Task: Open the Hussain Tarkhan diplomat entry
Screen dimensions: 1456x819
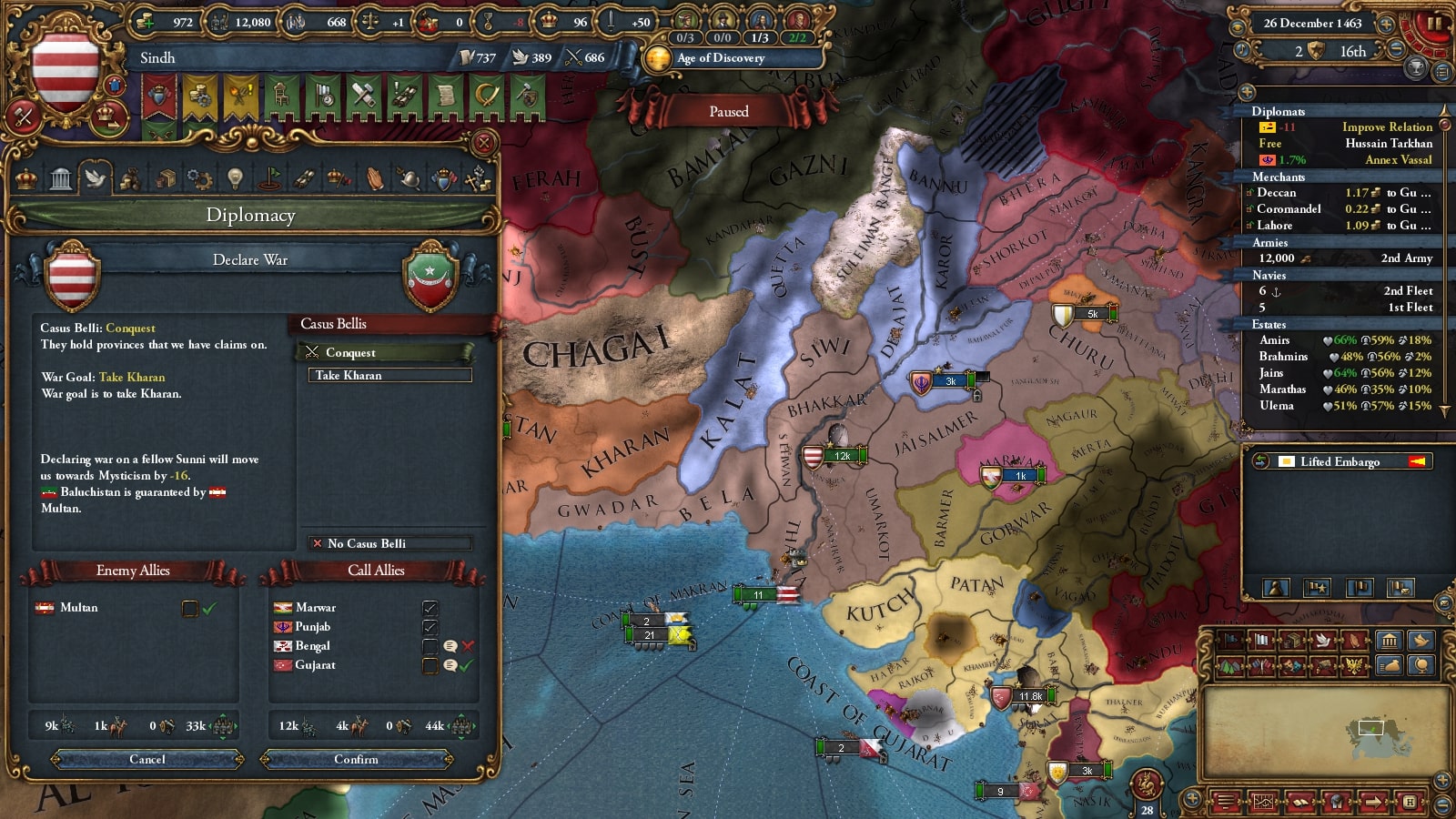Action: click(1344, 144)
